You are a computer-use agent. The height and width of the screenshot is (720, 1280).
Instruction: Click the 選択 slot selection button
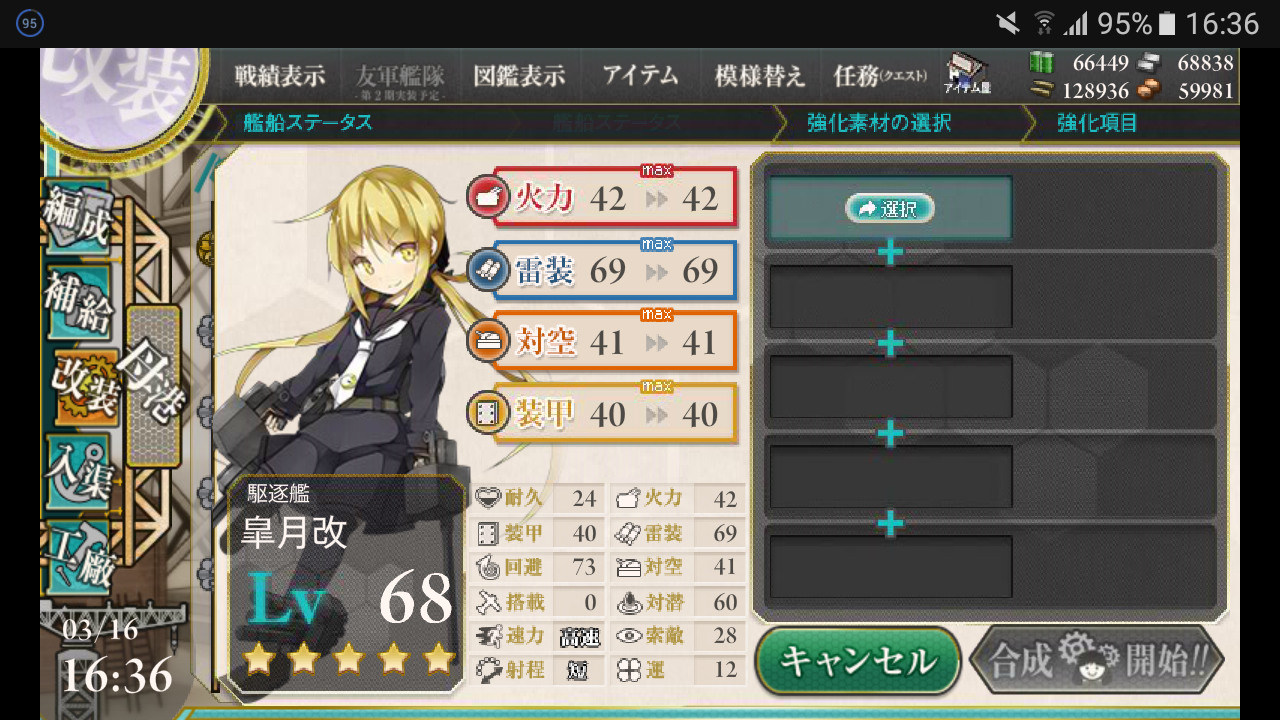pos(889,209)
